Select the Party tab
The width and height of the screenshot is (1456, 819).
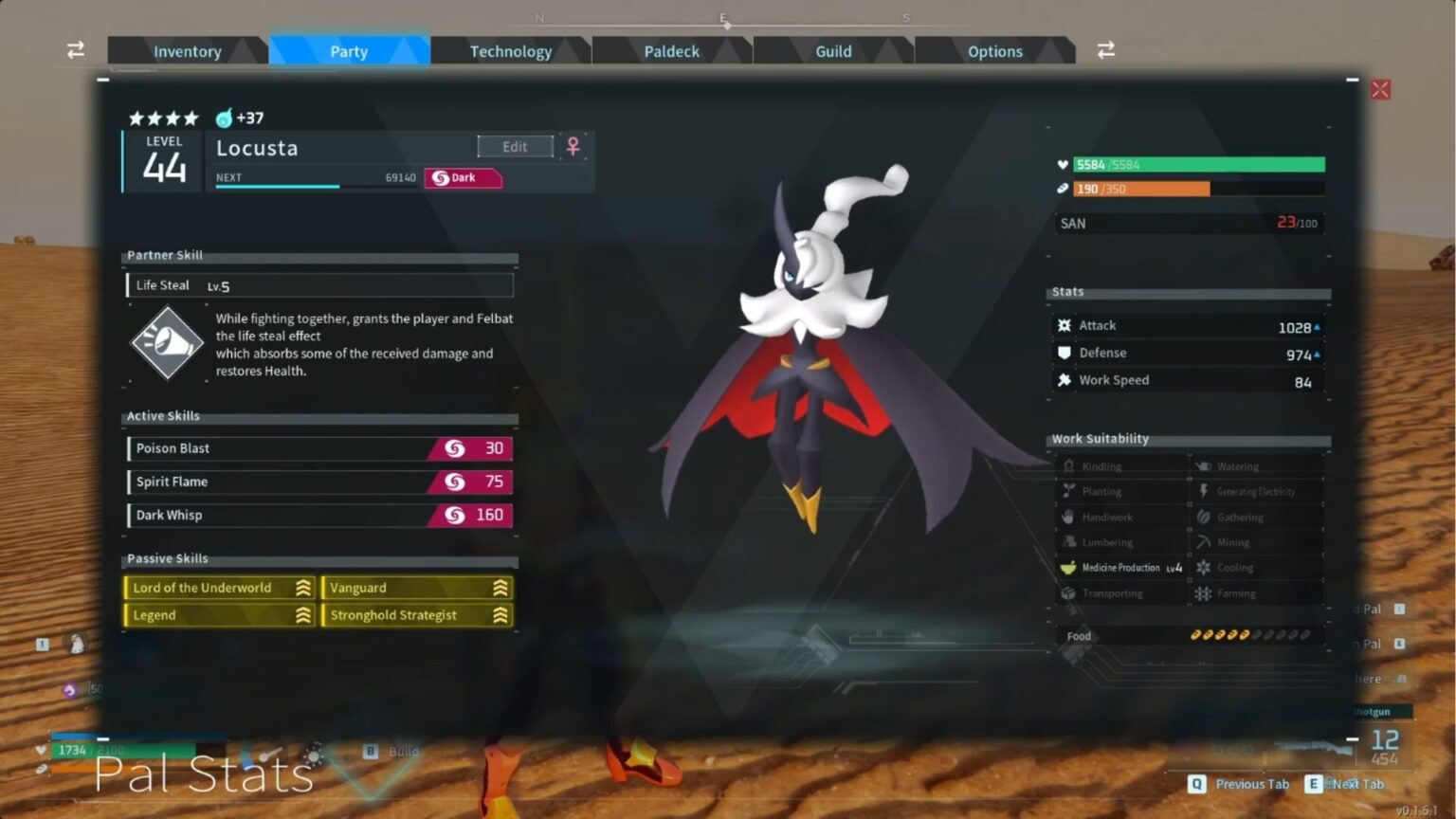tap(349, 51)
